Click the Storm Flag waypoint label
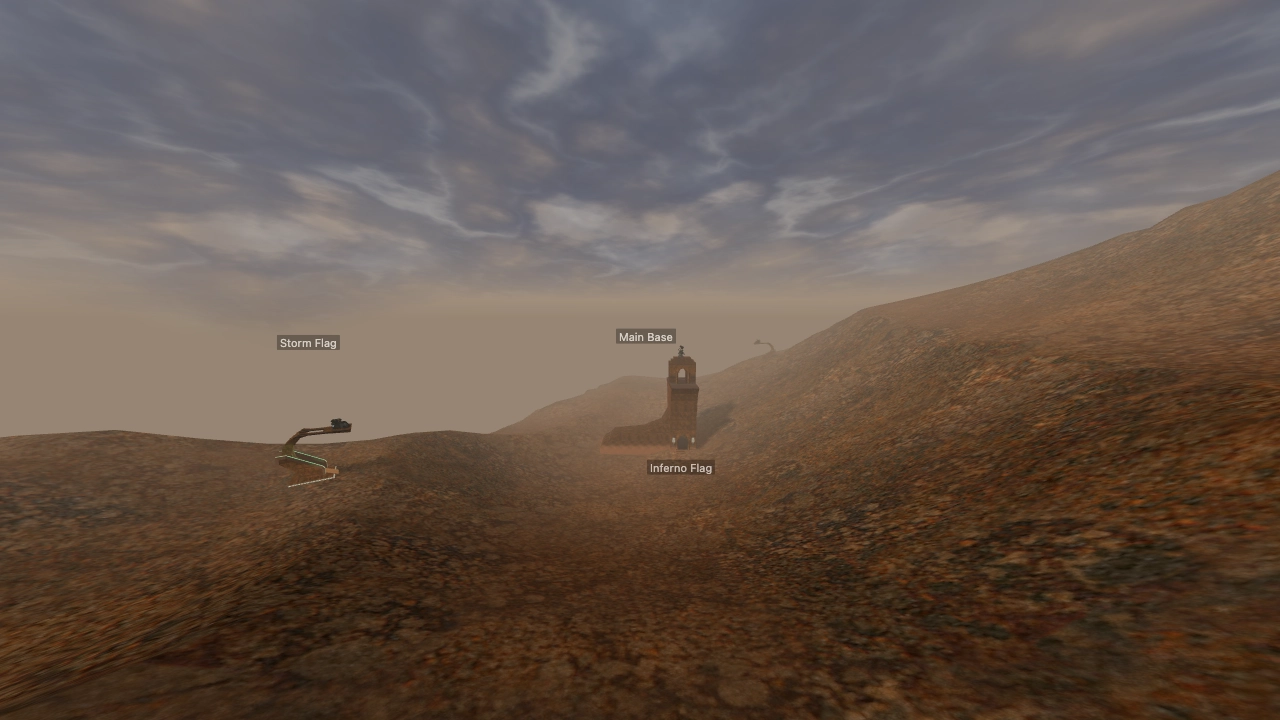The width and height of the screenshot is (1280, 720). [x=308, y=342]
